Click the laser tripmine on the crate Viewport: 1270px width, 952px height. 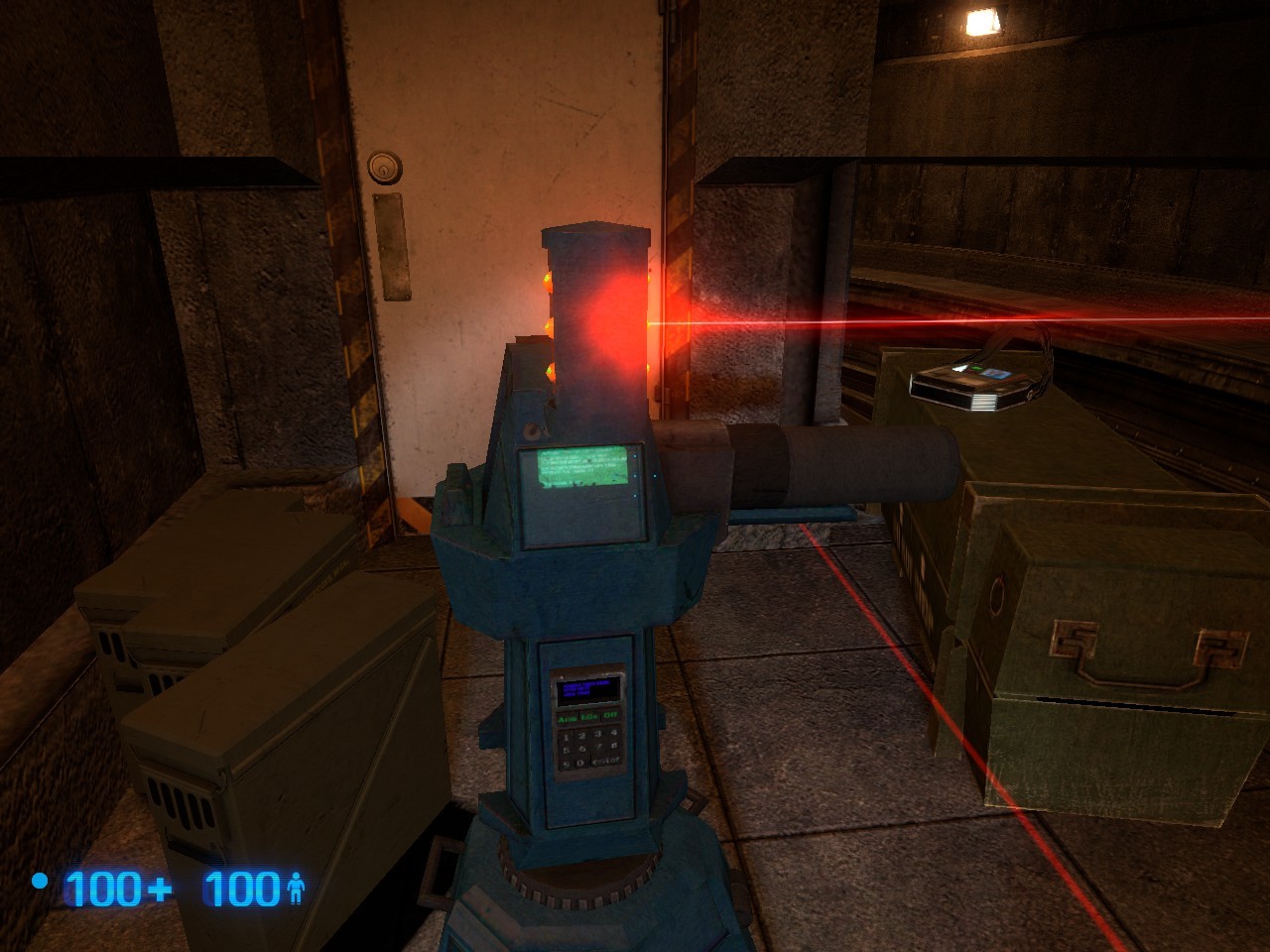tap(967, 385)
